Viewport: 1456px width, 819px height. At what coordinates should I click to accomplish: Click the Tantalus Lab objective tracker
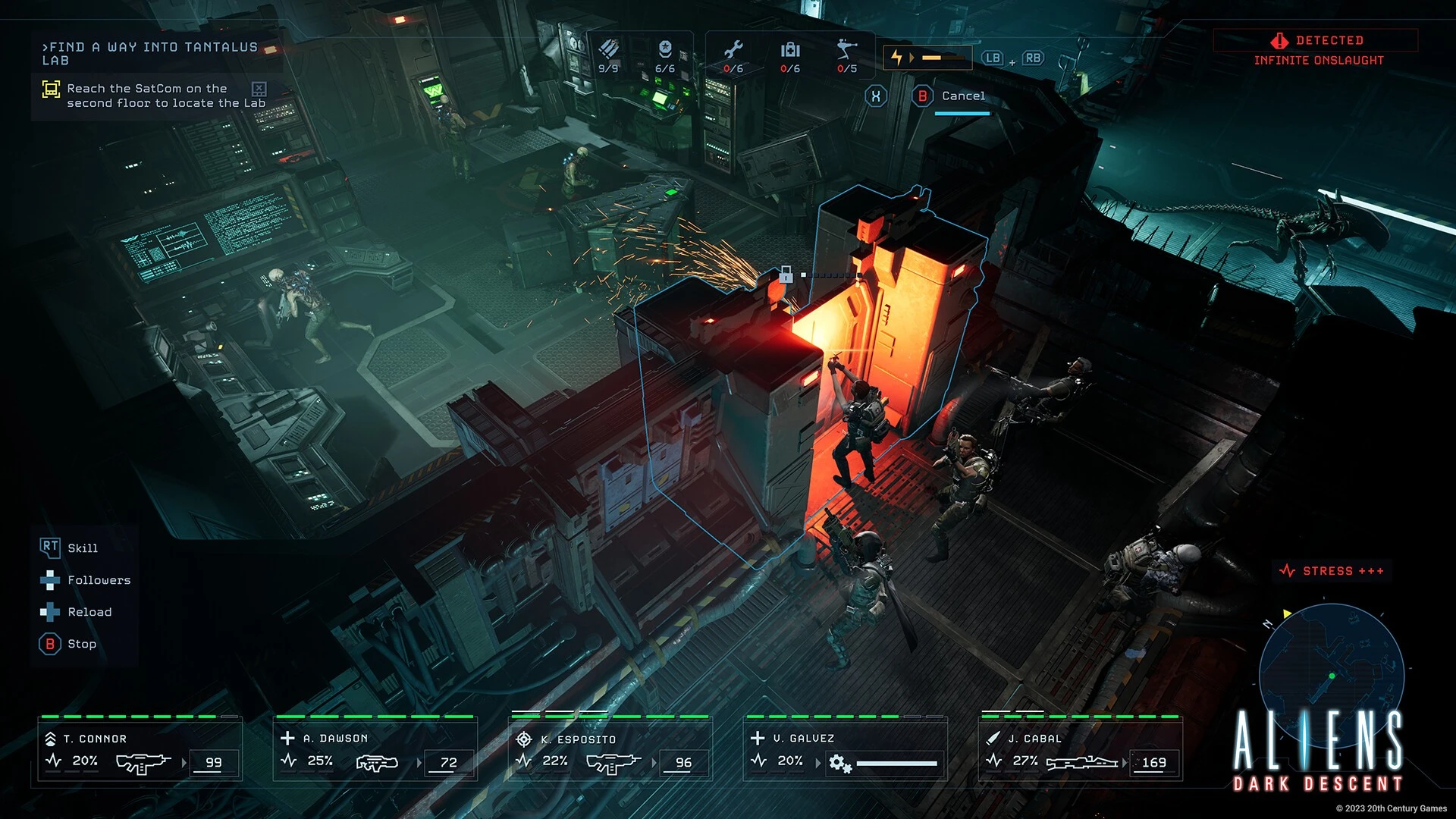pyautogui.click(x=150, y=53)
